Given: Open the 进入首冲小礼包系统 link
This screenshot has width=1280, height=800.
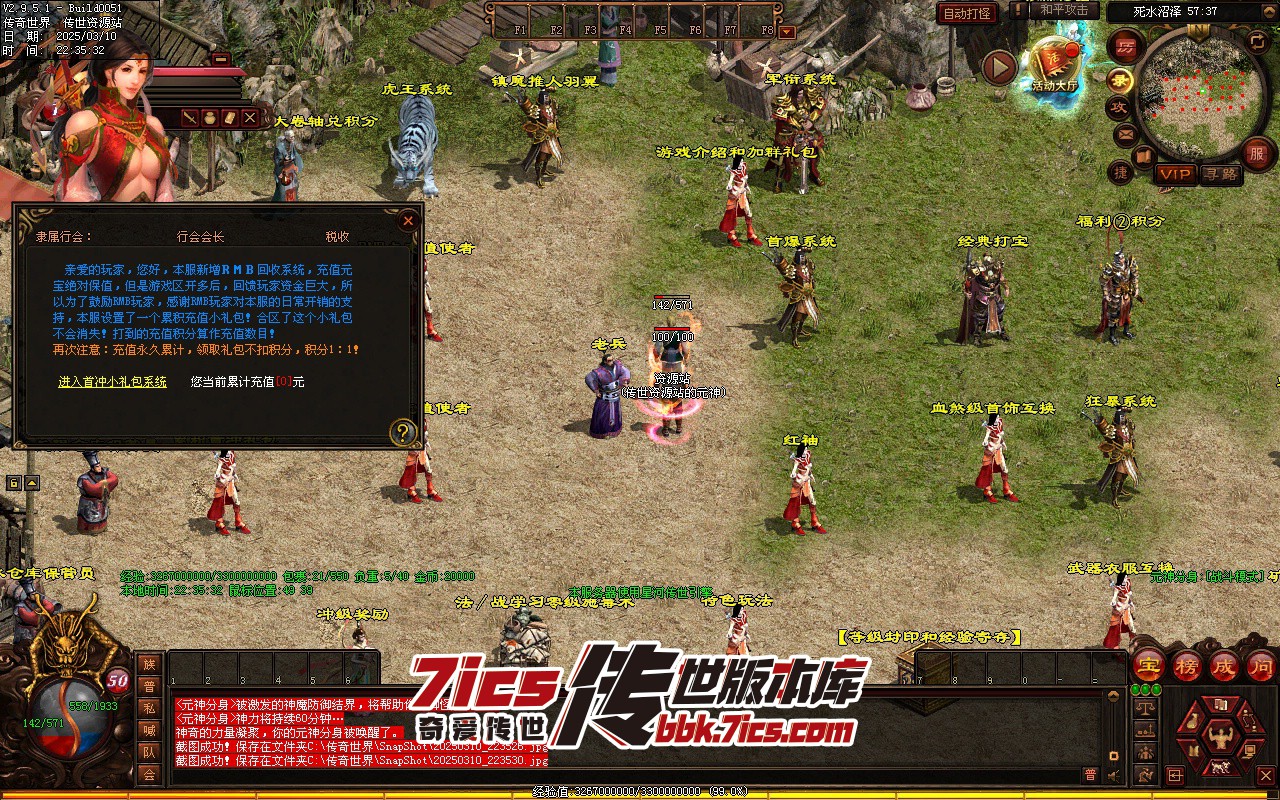Looking at the screenshot, I should click(112, 381).
